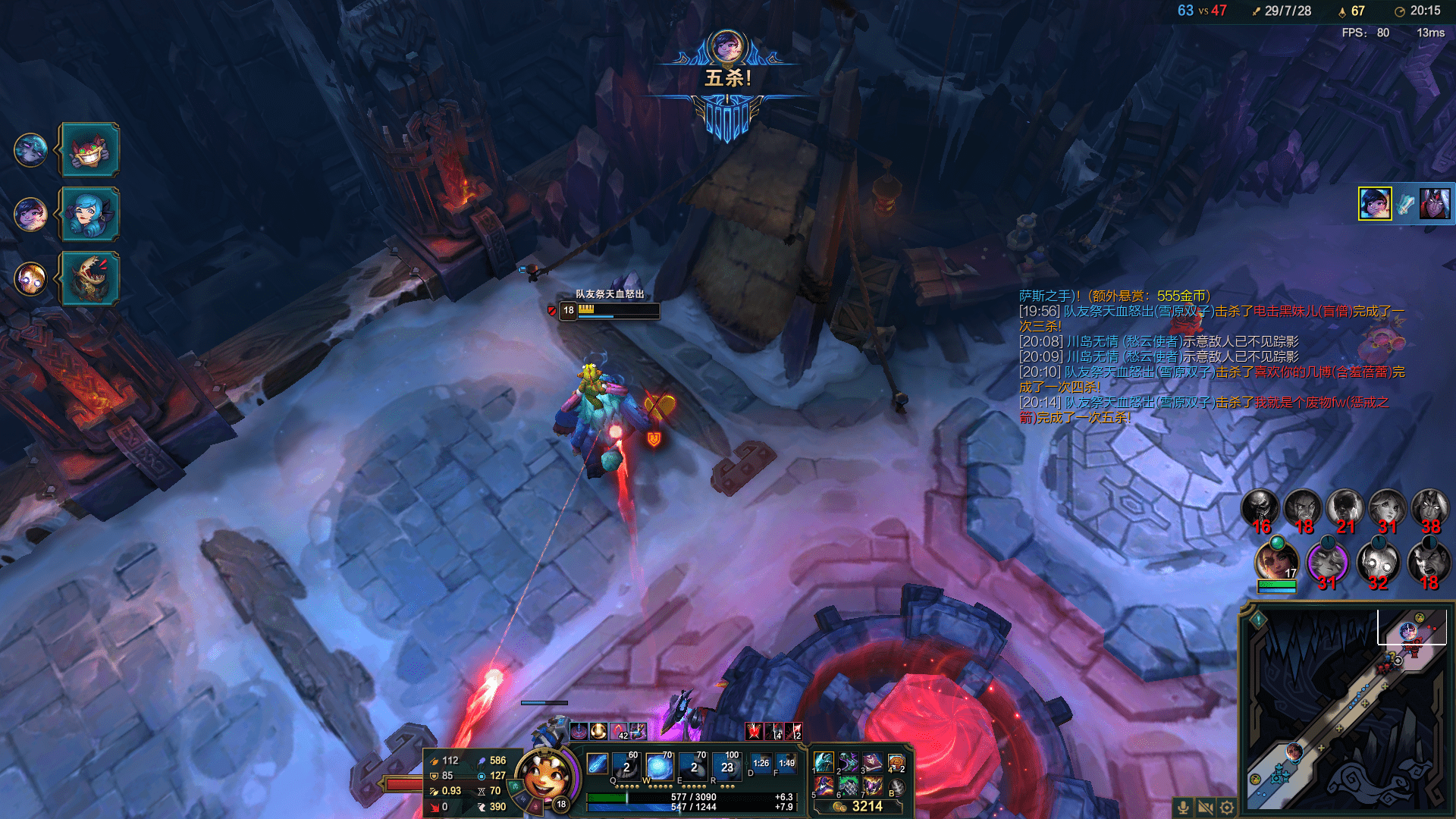Eat the biscuit in item slot 4

[x=896, y=763]
